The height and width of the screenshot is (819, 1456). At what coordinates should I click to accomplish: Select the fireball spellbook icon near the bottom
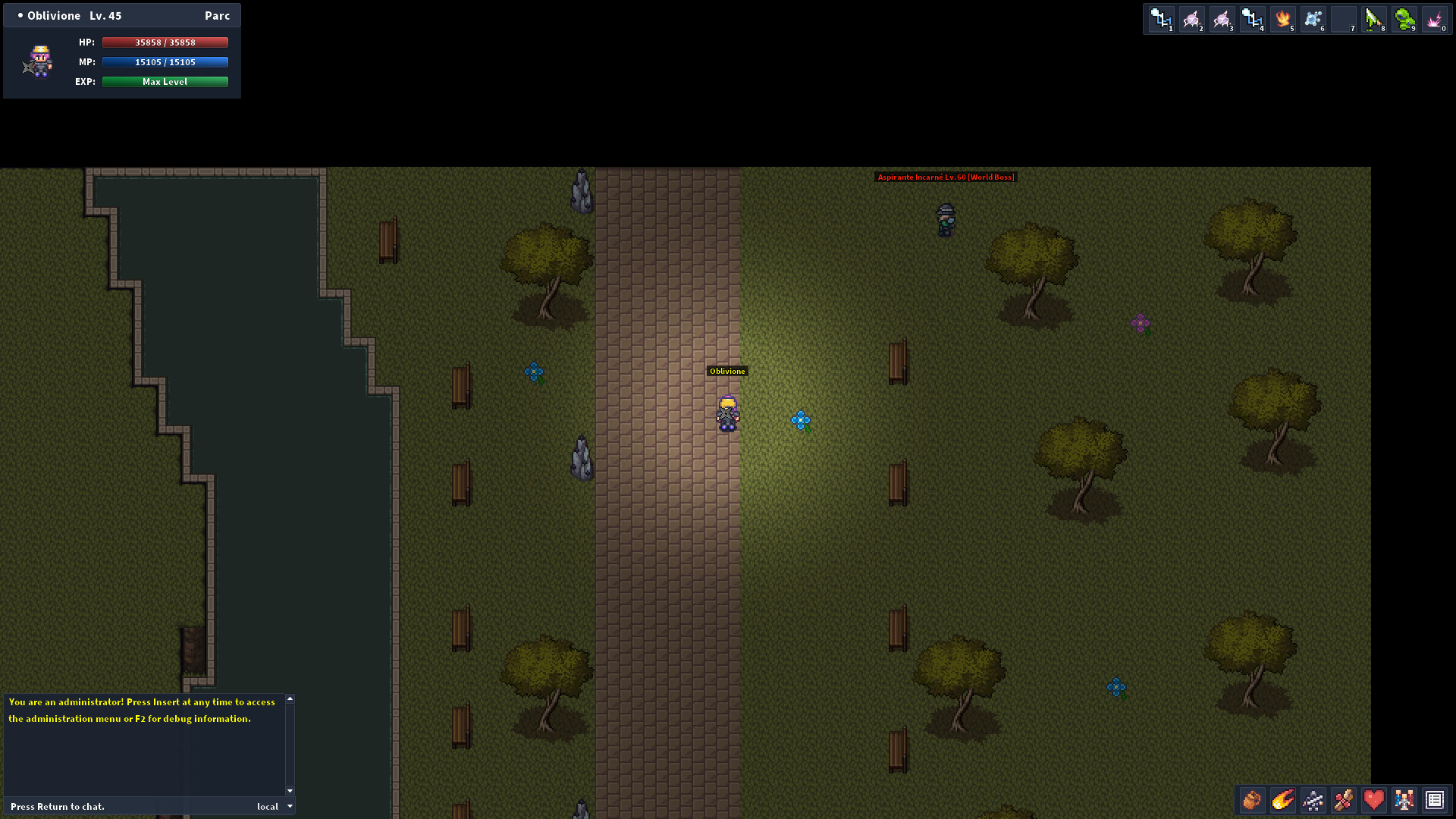pos(1282,800)
